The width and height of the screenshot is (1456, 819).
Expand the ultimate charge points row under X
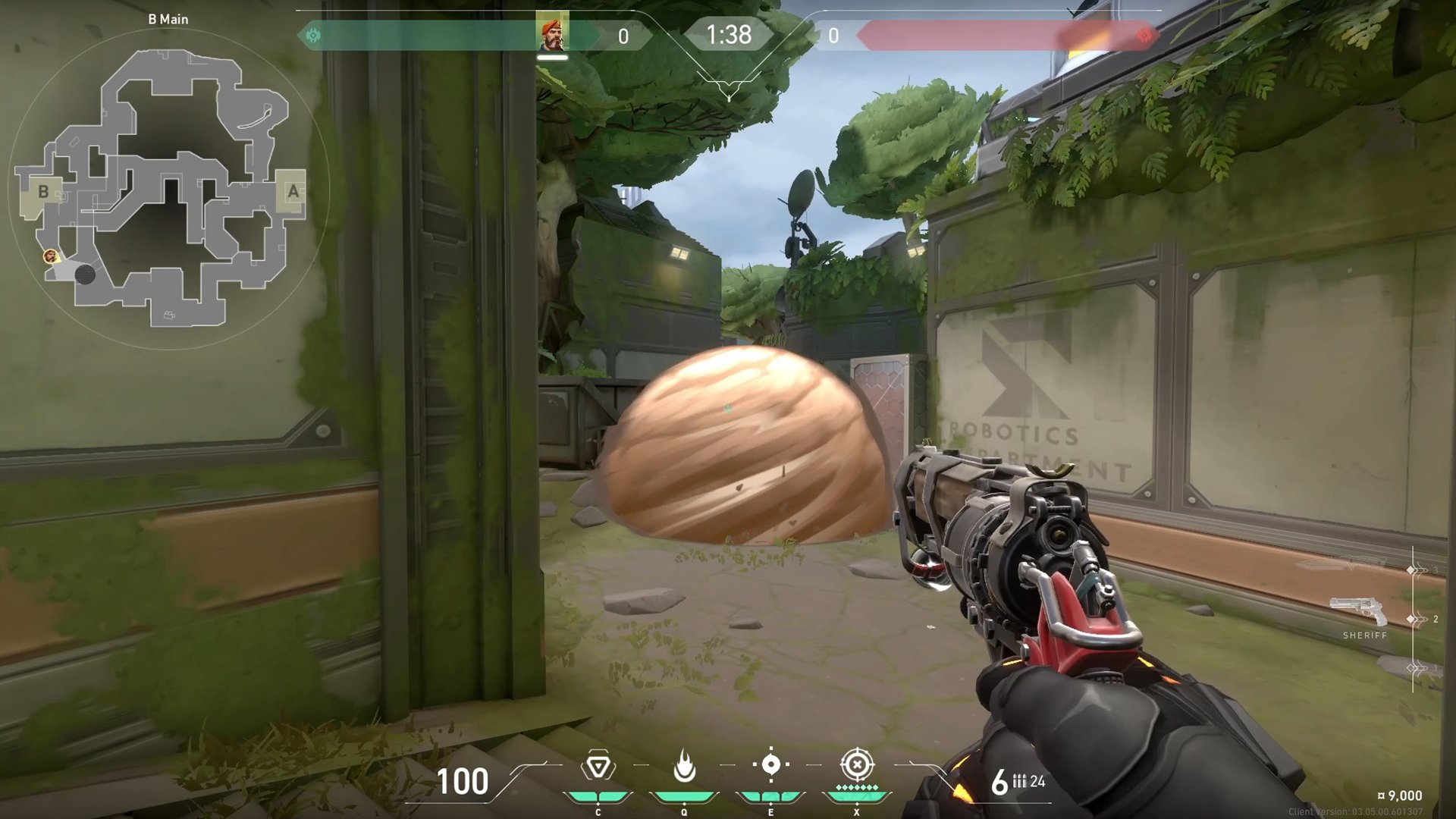click(857, 786)
